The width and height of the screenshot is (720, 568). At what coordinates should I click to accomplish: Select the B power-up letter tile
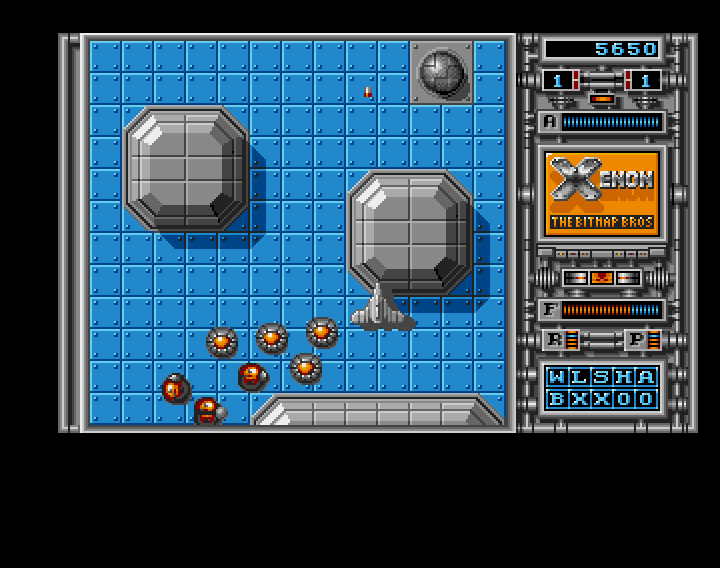point(557,399)
